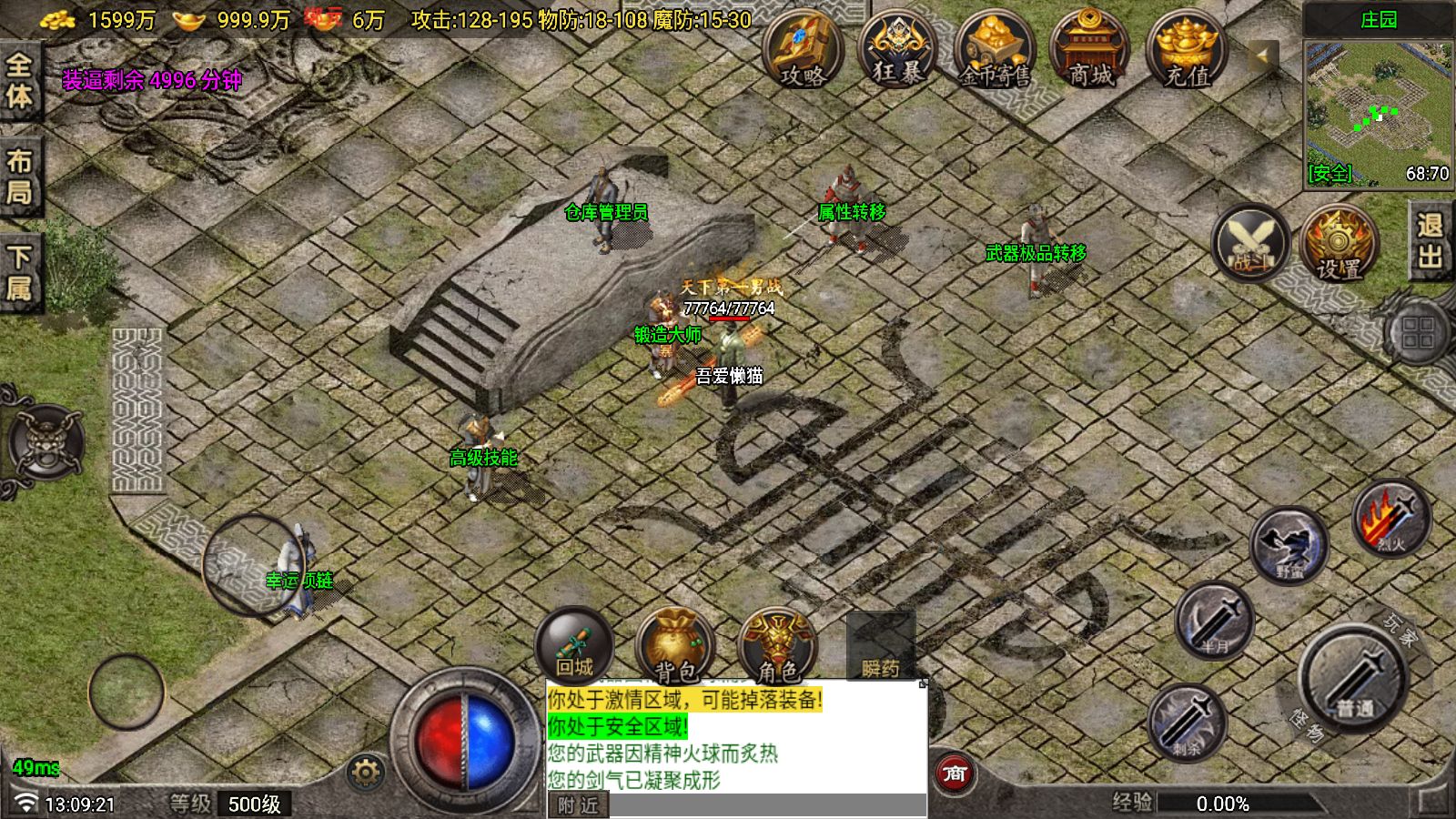Image resolution: width=1456 pixels, height=819 pixels.
Task: Open the 攻略 strategy guide
Action: (x=802, y=51)
